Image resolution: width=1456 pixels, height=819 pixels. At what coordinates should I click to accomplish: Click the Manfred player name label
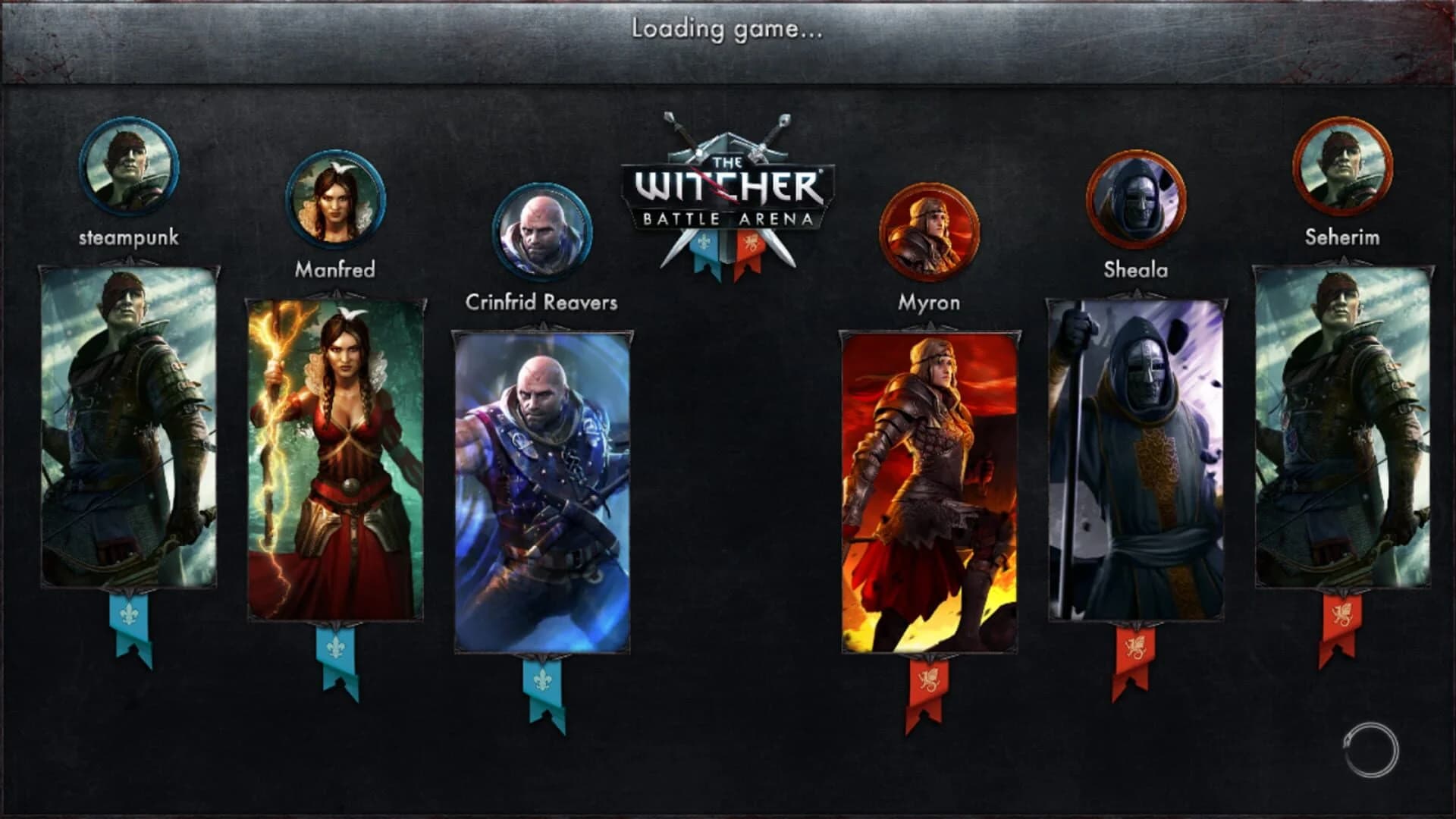tap(336, 269)
